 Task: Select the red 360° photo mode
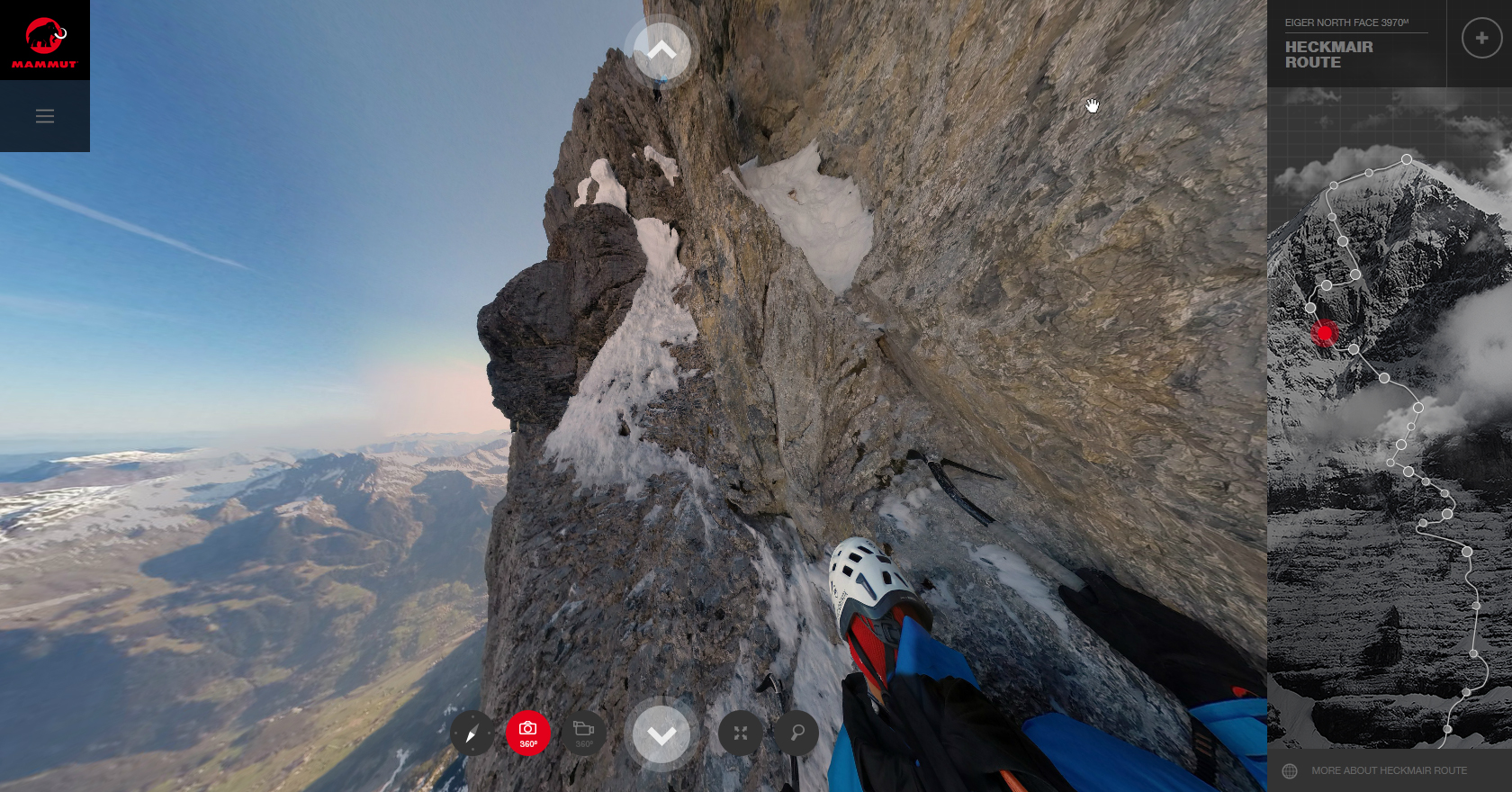528,733
